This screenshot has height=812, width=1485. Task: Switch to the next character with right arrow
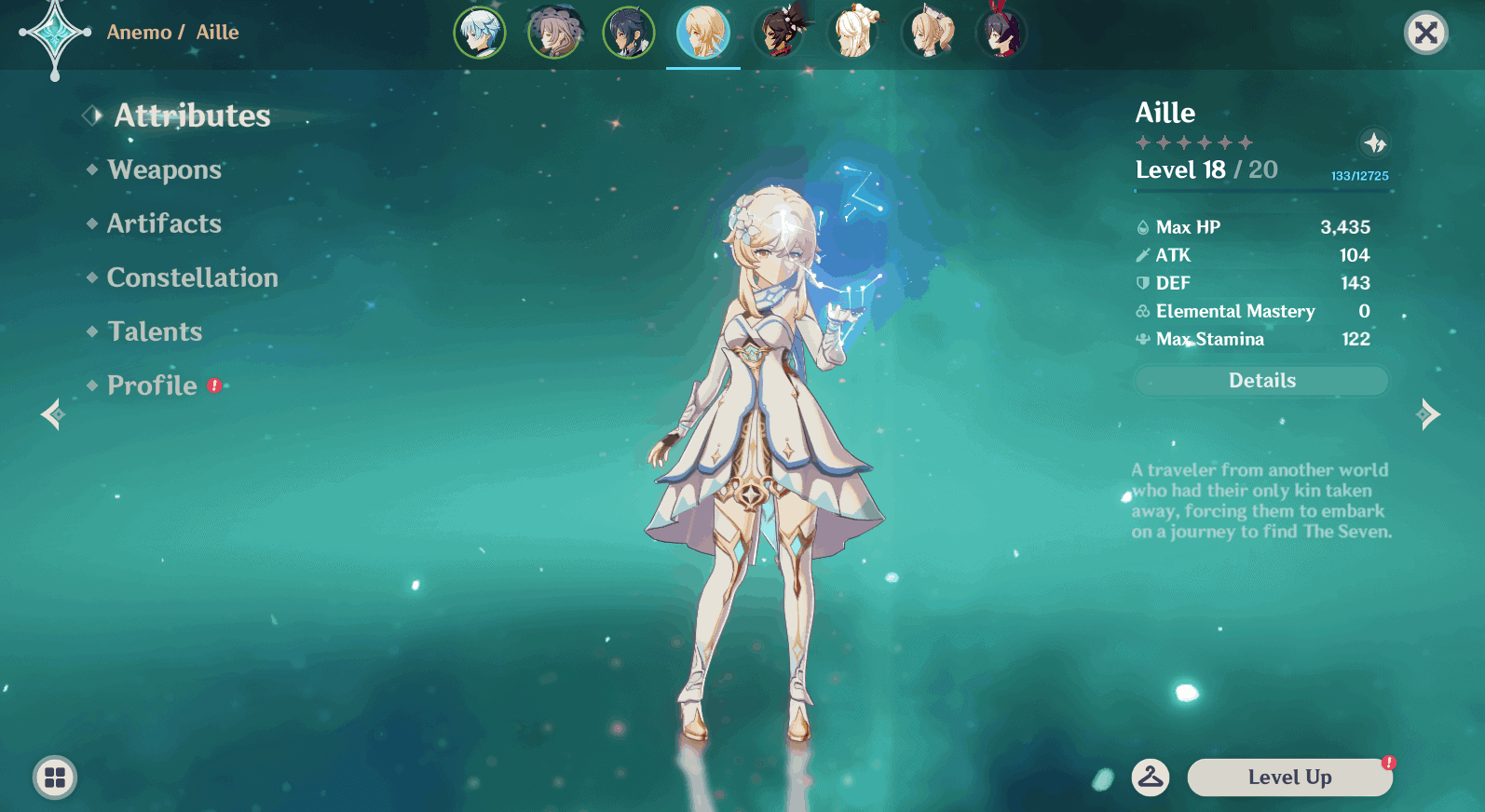(x=1428, y=414)
